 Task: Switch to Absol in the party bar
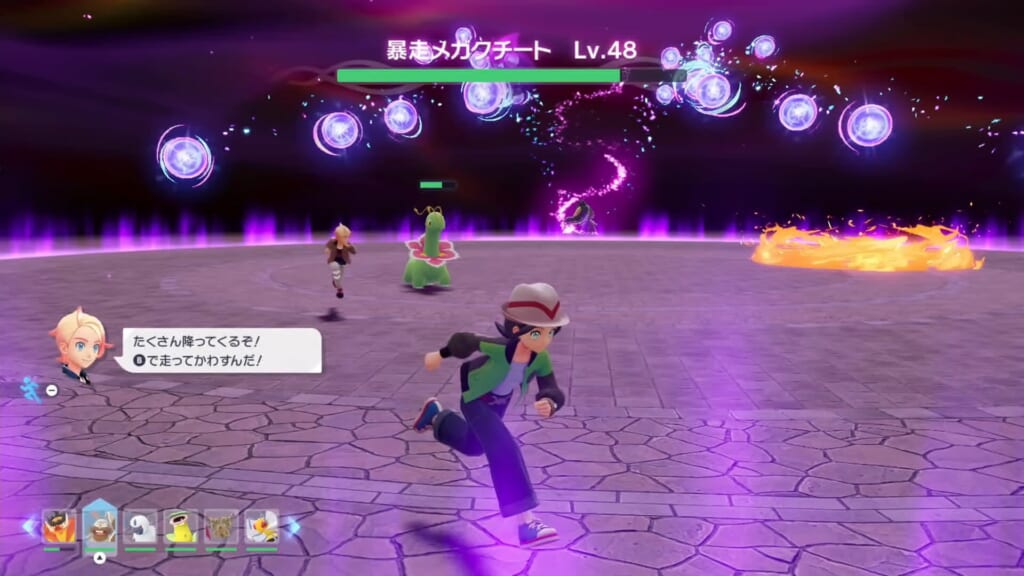[x=141, y=526]
